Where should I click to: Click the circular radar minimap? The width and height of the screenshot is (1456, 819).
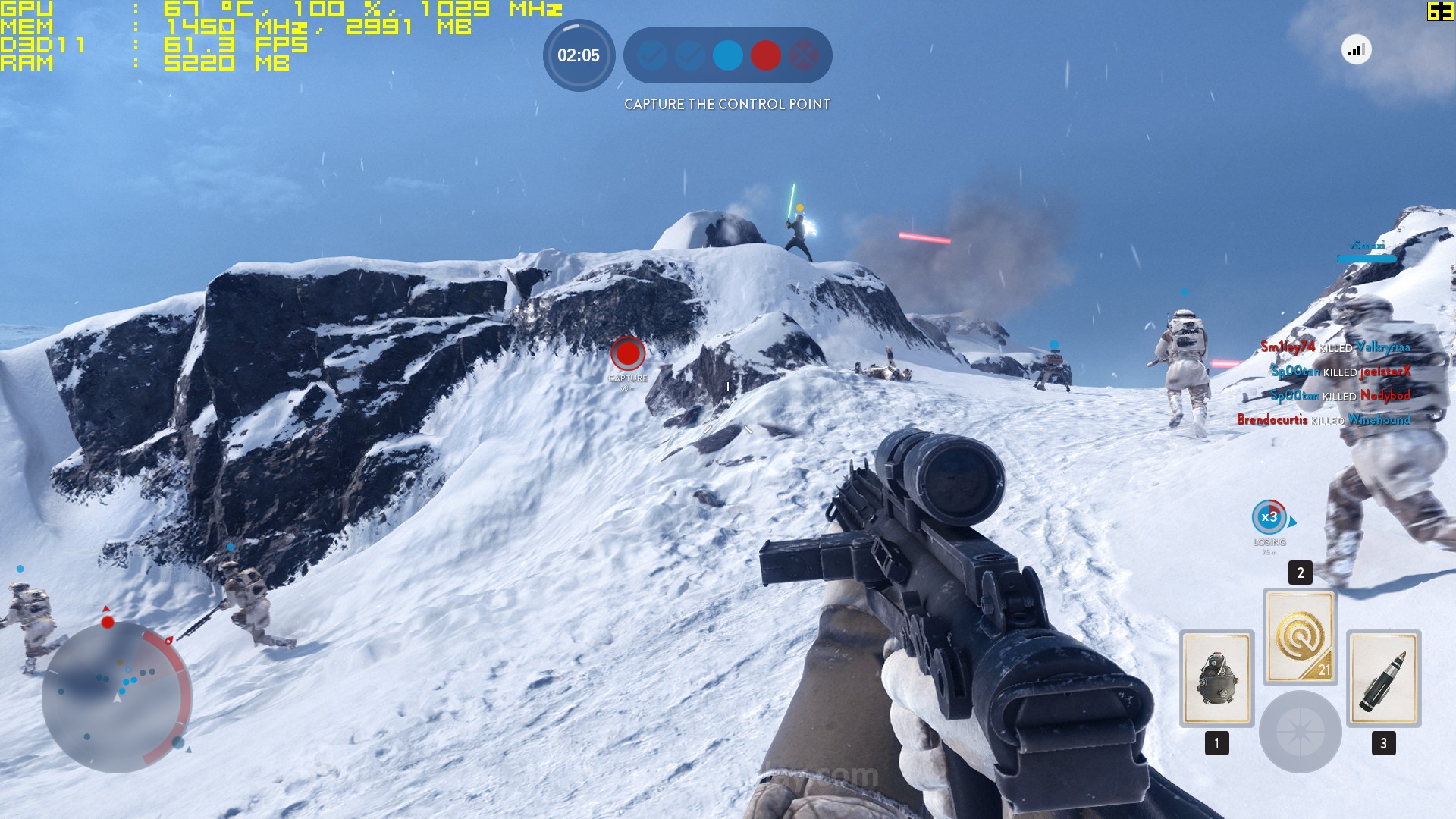(116, 696)
